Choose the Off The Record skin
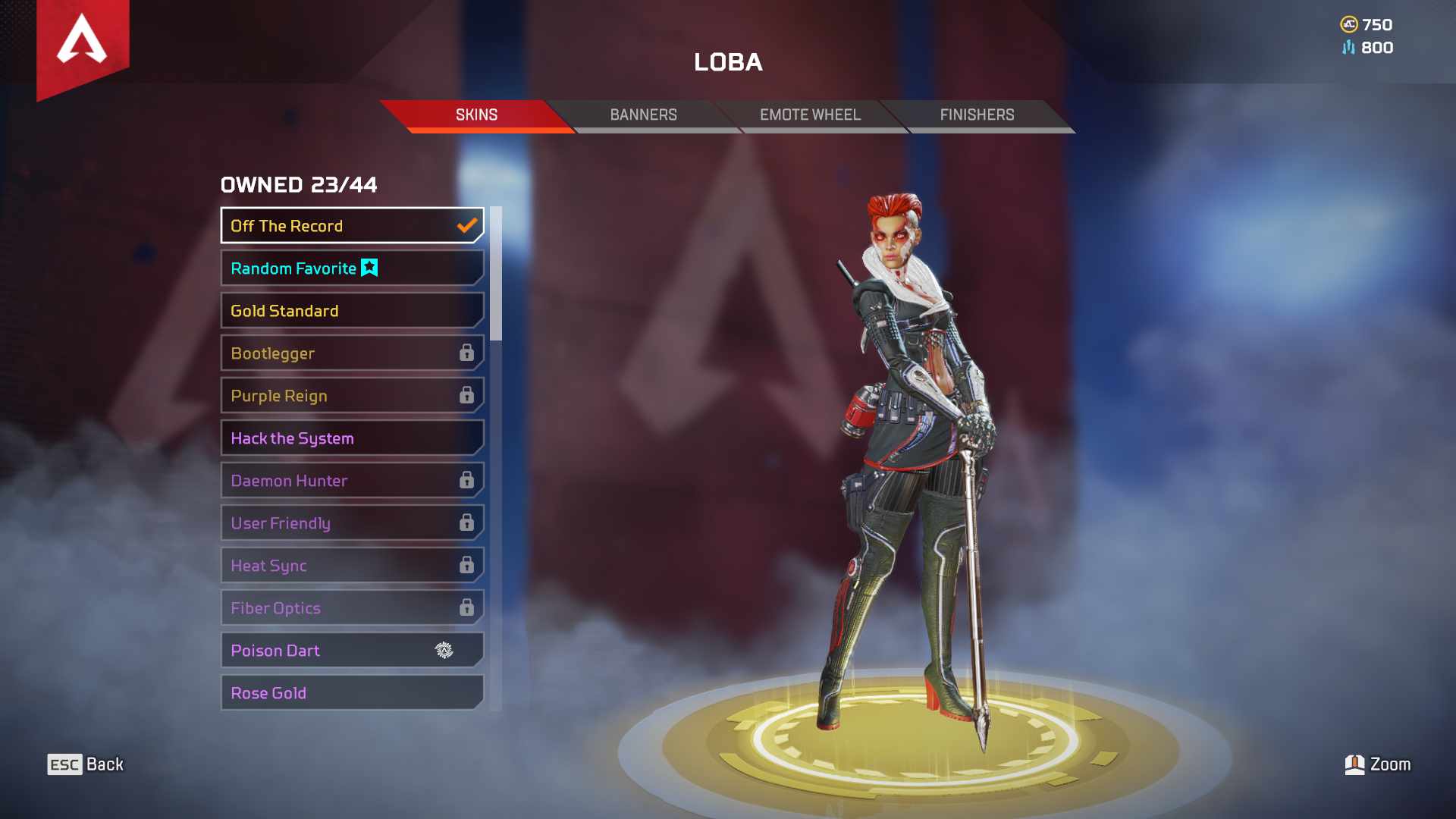The image size is (1456, 819). [352, 226]
